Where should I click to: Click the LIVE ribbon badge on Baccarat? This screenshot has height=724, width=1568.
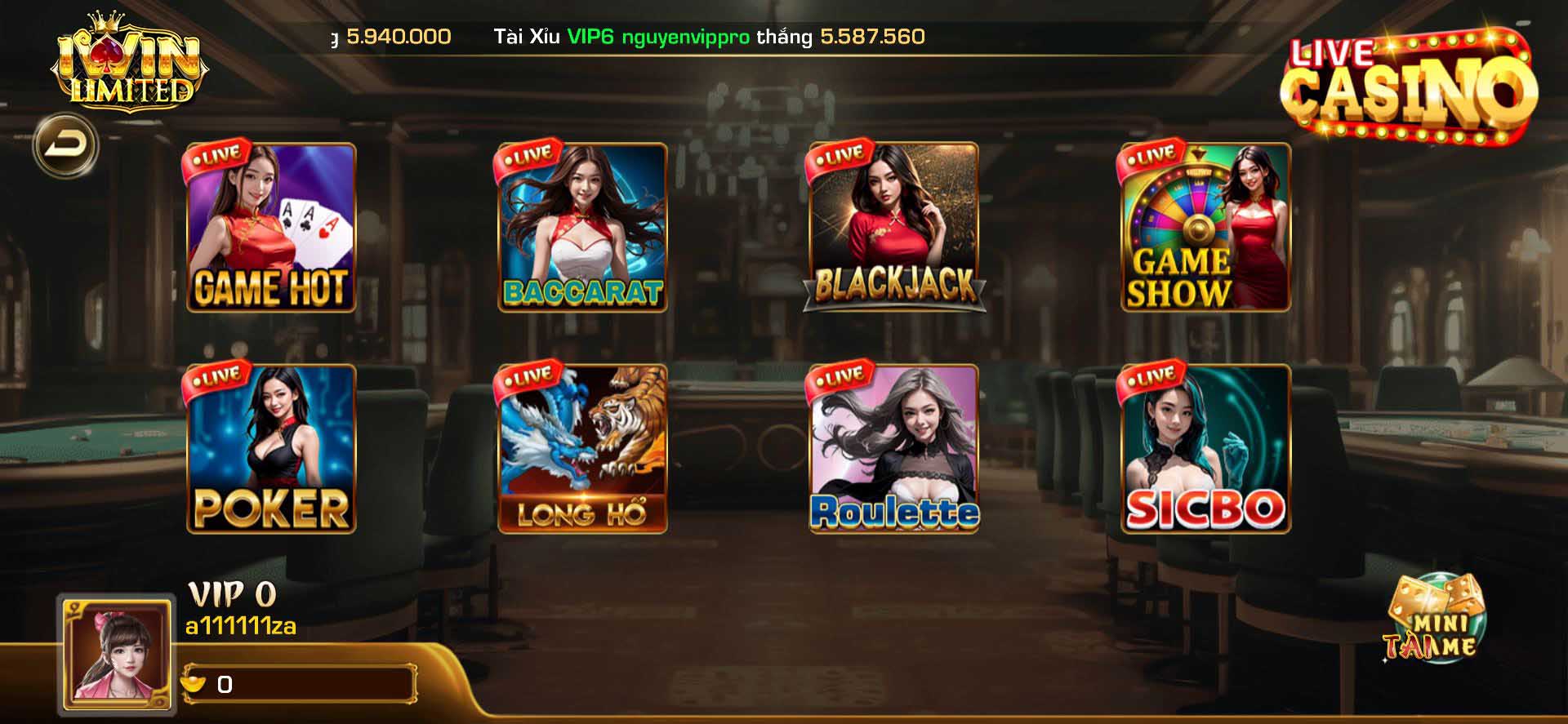(530, 156)
